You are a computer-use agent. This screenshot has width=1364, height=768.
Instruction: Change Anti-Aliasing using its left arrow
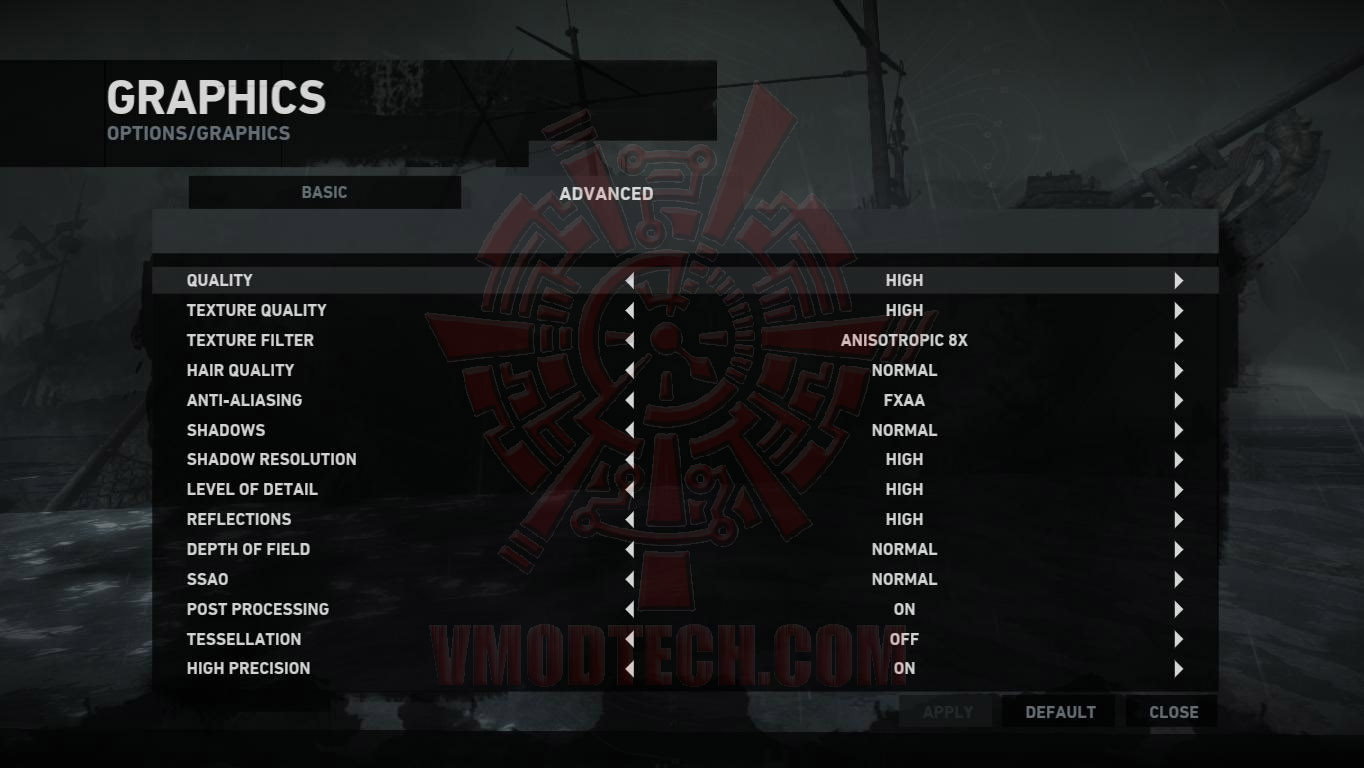629,401
